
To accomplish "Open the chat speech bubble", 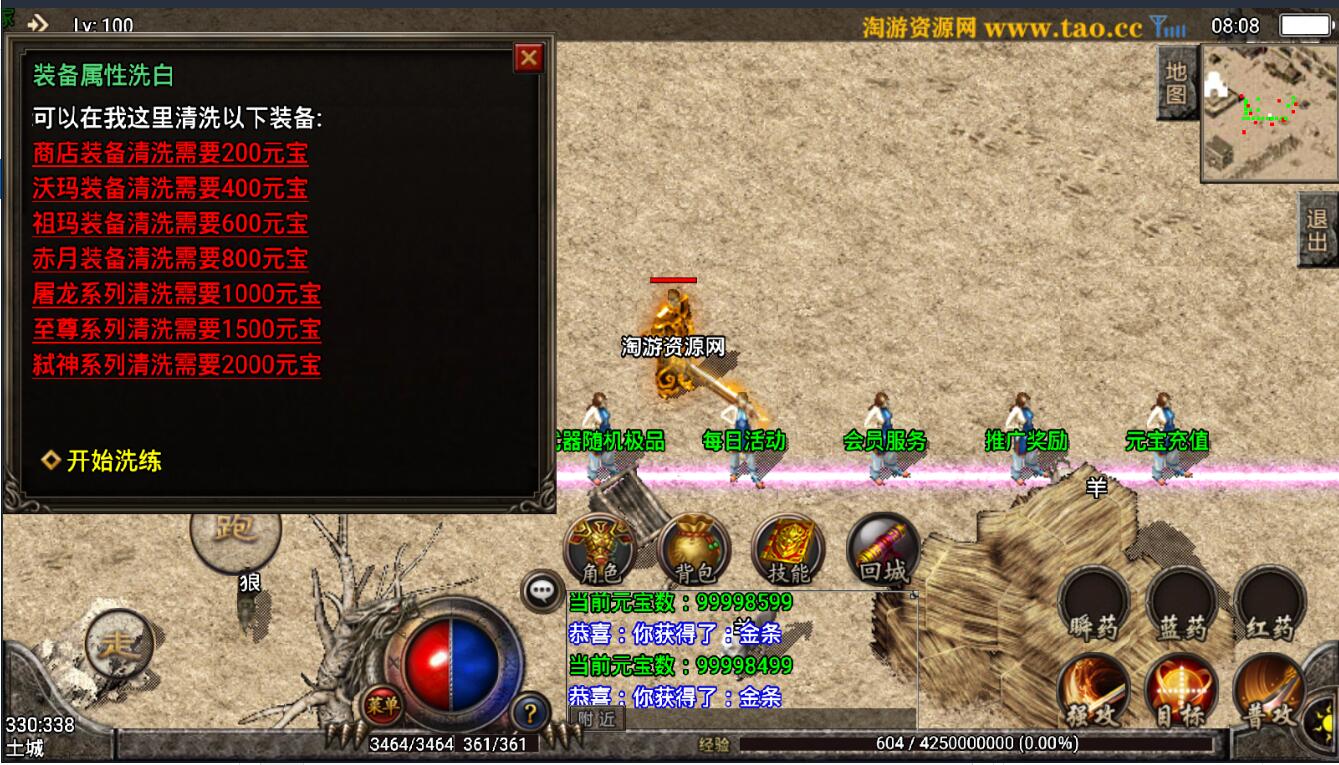I will 543,591.
